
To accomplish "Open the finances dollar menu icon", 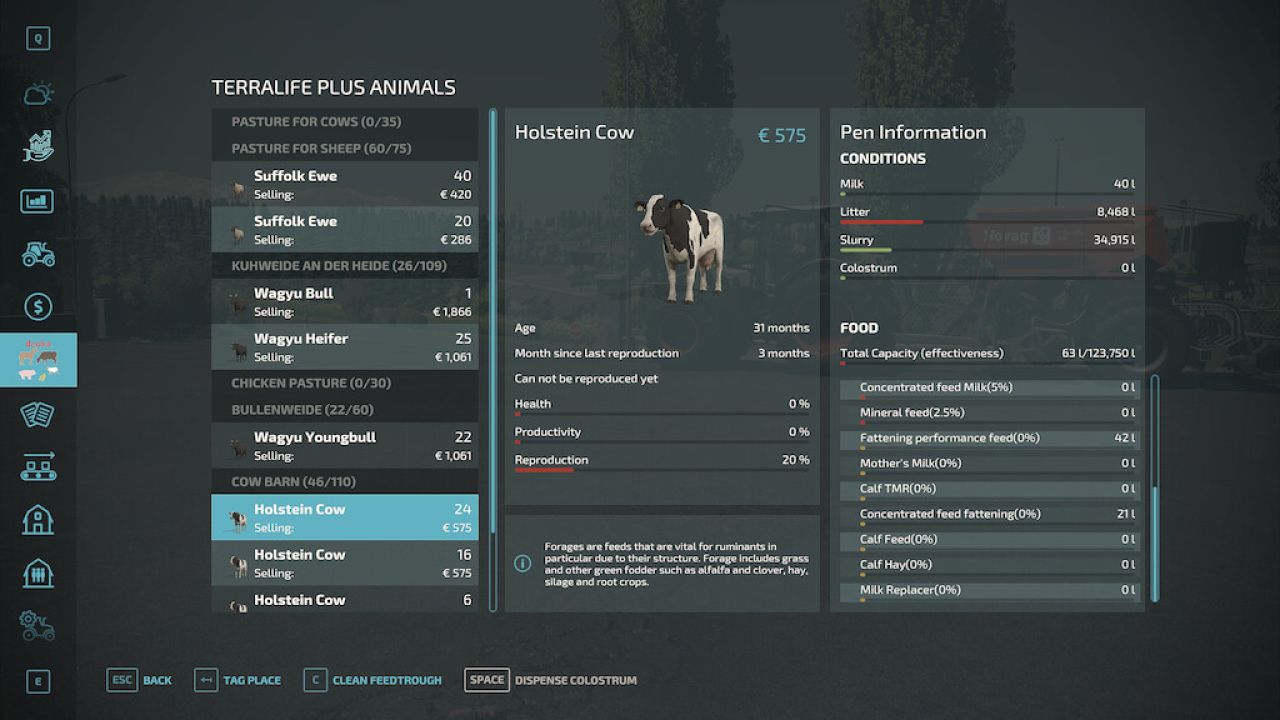I will click(x=38, y=307).
